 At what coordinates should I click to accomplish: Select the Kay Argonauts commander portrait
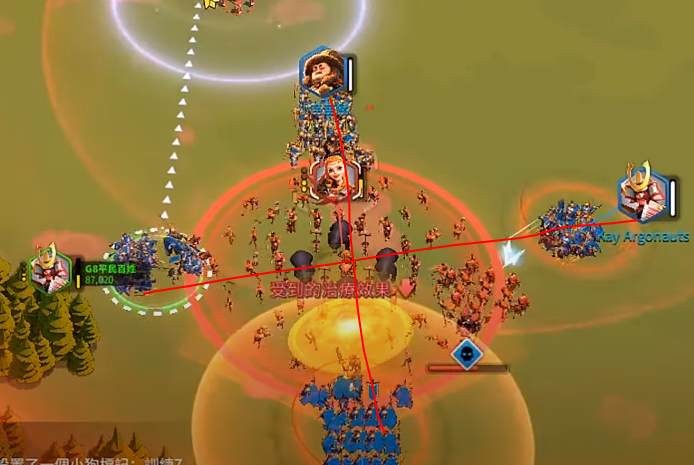pyautogui.click(x=640, y=193)
